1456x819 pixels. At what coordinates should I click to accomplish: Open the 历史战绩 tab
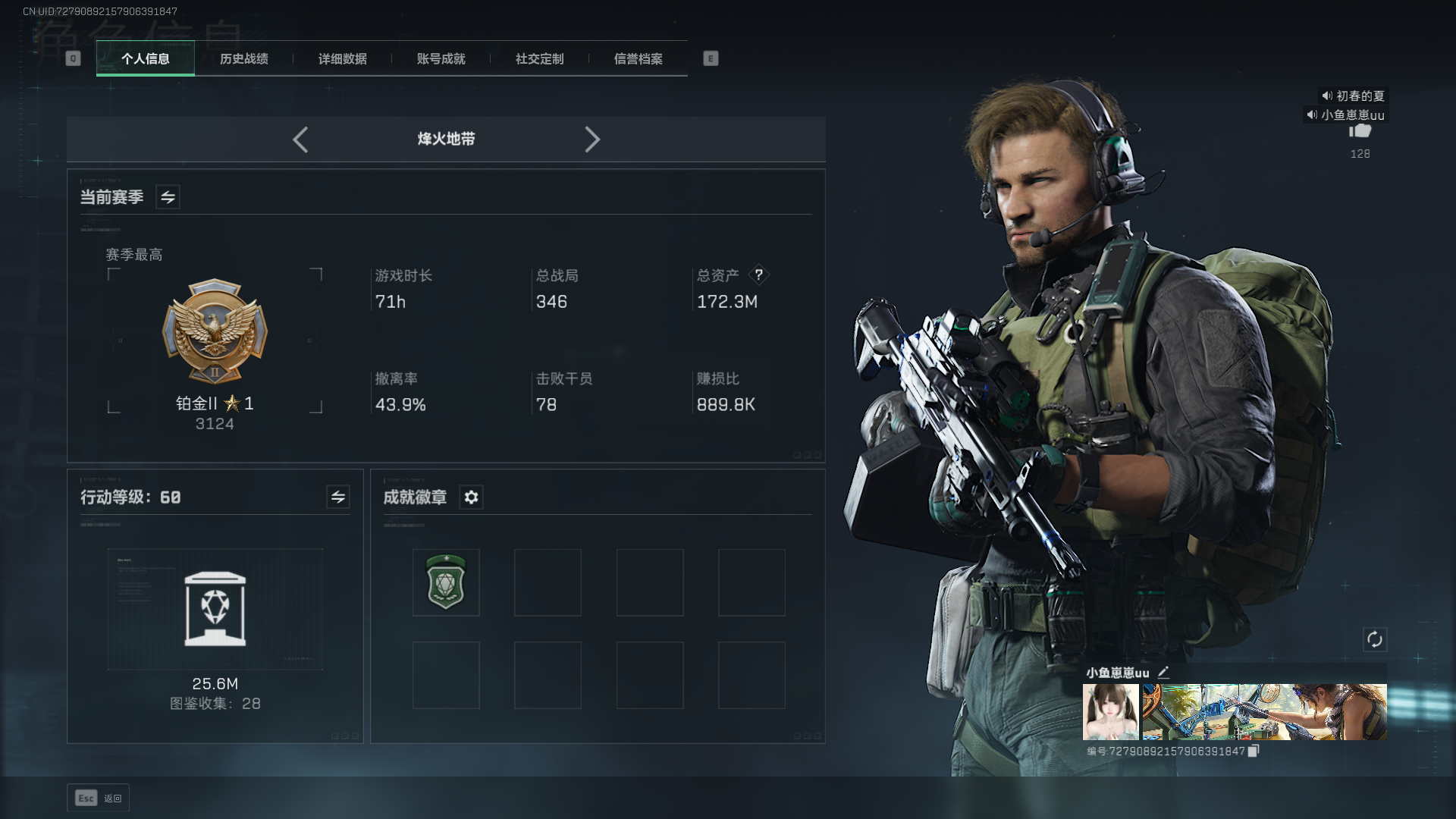click(x=244, y=59)
